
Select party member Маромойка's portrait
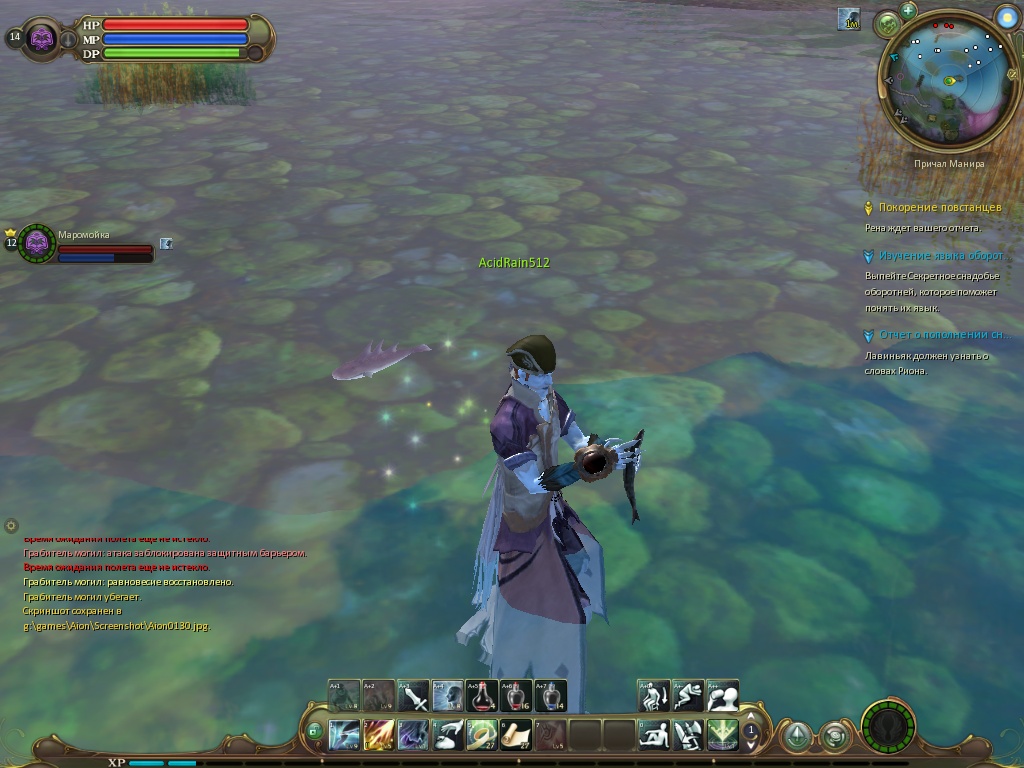[x=38, y=242]
